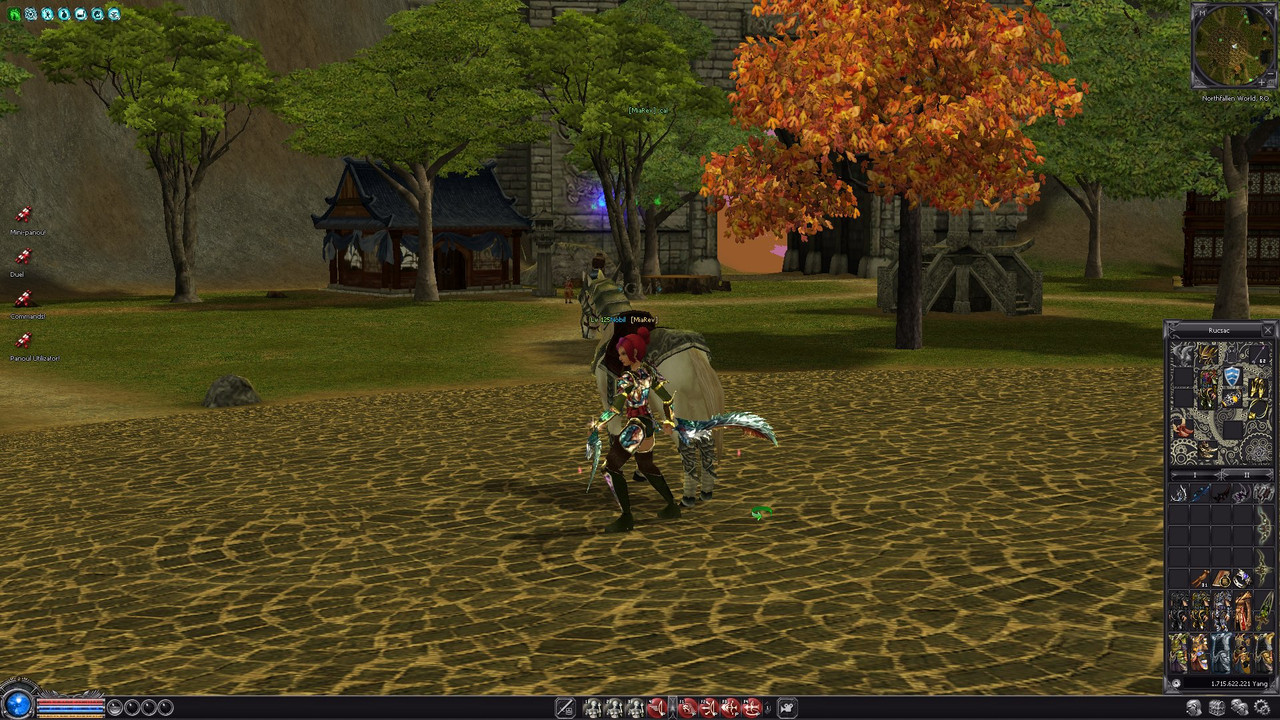Select the golden gloves equipment slot
This screenshot has height=720, width=1280.
tap(1257, 387)
